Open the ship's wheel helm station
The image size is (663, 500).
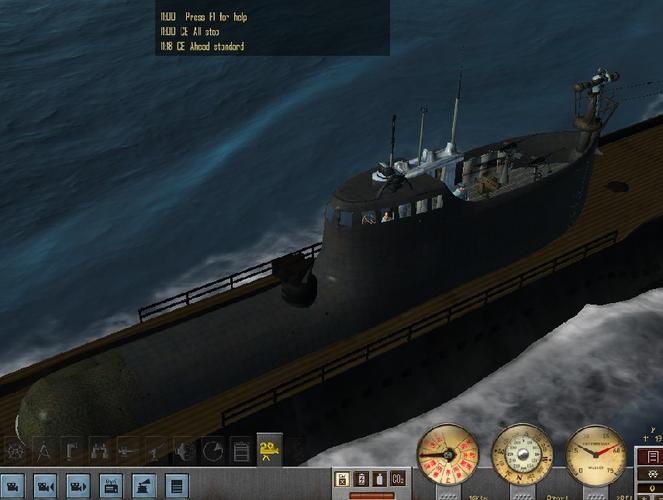[x=15, y=451]
